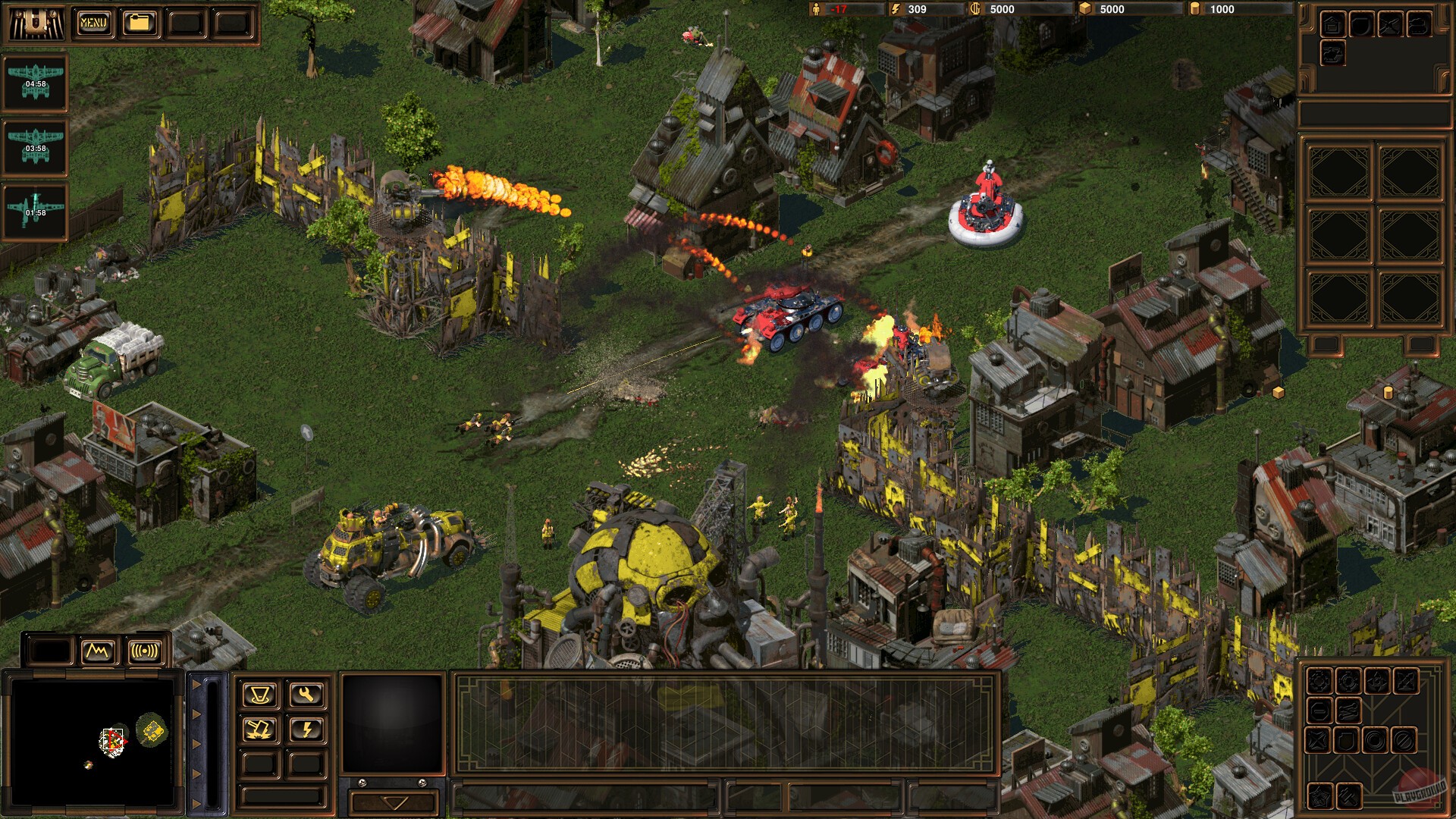The width and height of the screenshot is (1456, 819).
Task: Select the shield guard icon in the command panel
Action: click(x=1347, y=740)
